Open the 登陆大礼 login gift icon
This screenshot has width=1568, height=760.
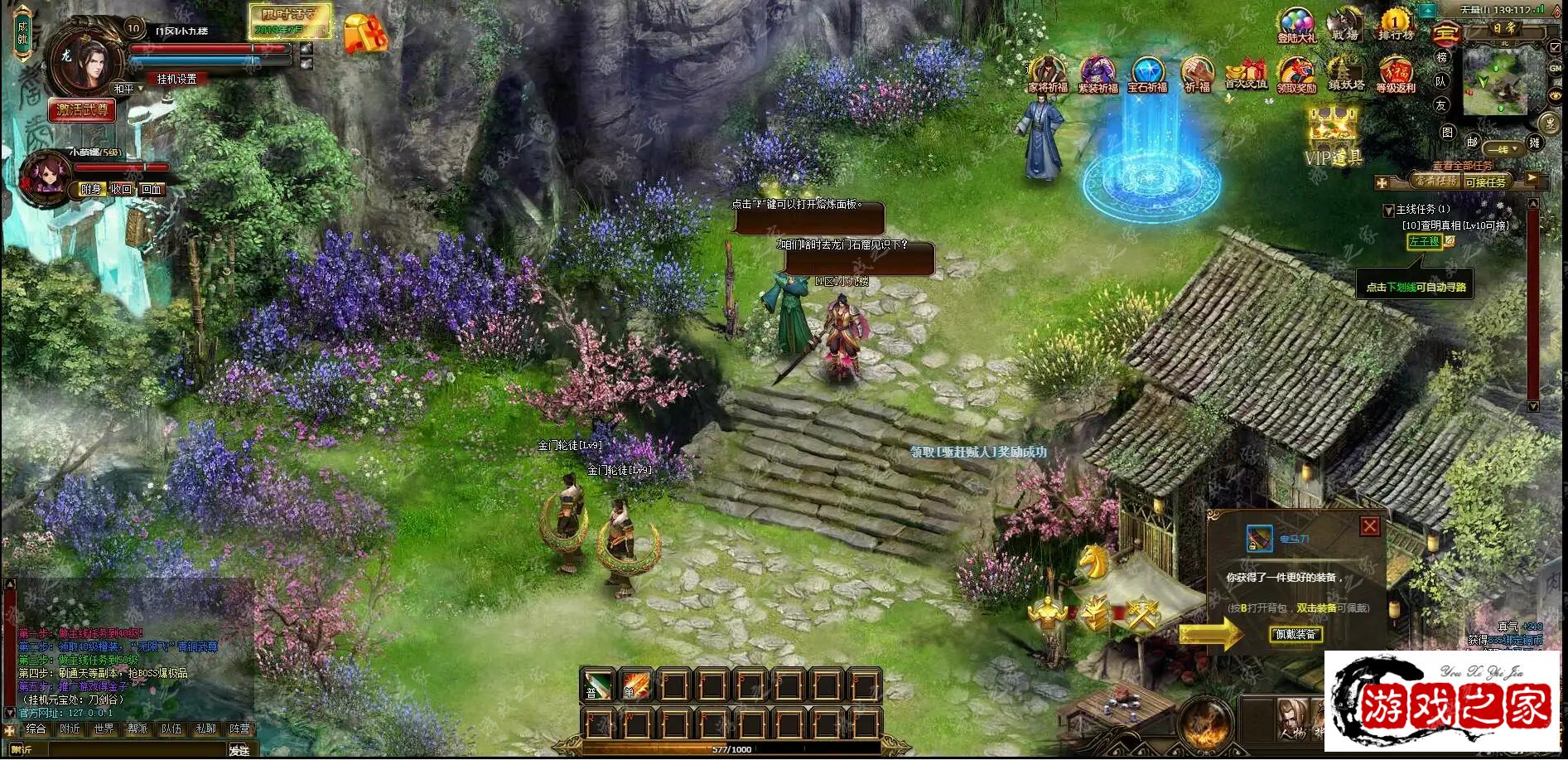(x=1296, y=25)
